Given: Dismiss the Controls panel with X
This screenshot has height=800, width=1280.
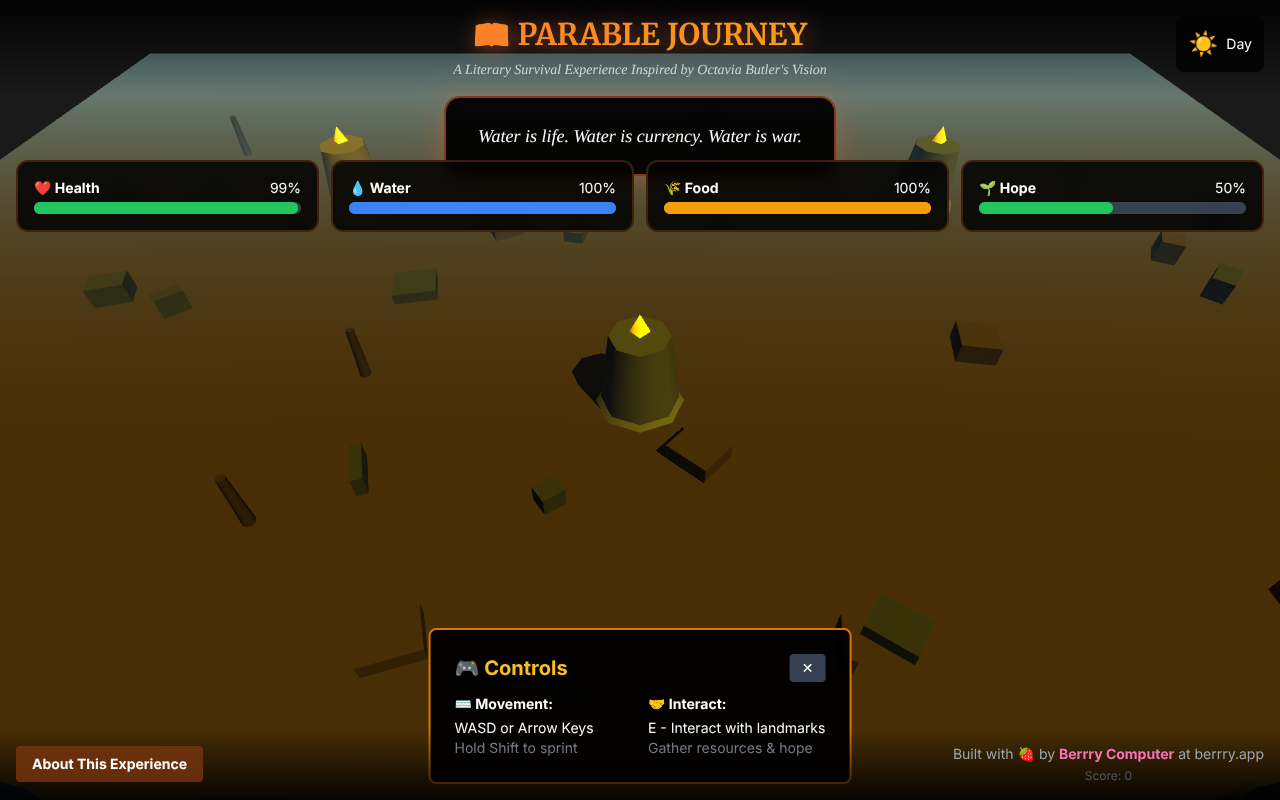Looking at the screenshot, I should (x=807, y=667).
